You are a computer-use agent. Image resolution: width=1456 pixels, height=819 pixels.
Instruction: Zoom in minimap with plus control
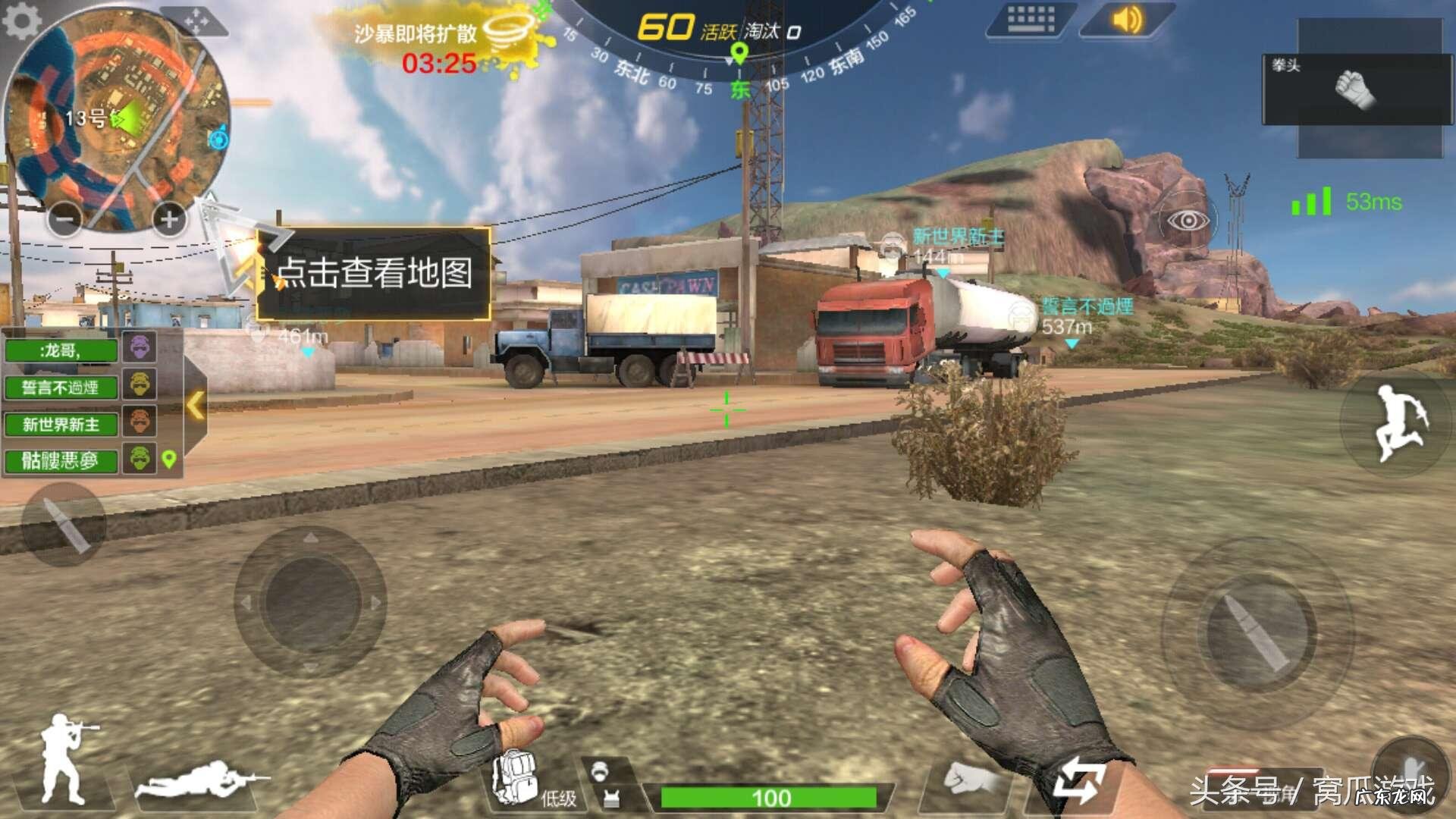[x=167, y=218]
